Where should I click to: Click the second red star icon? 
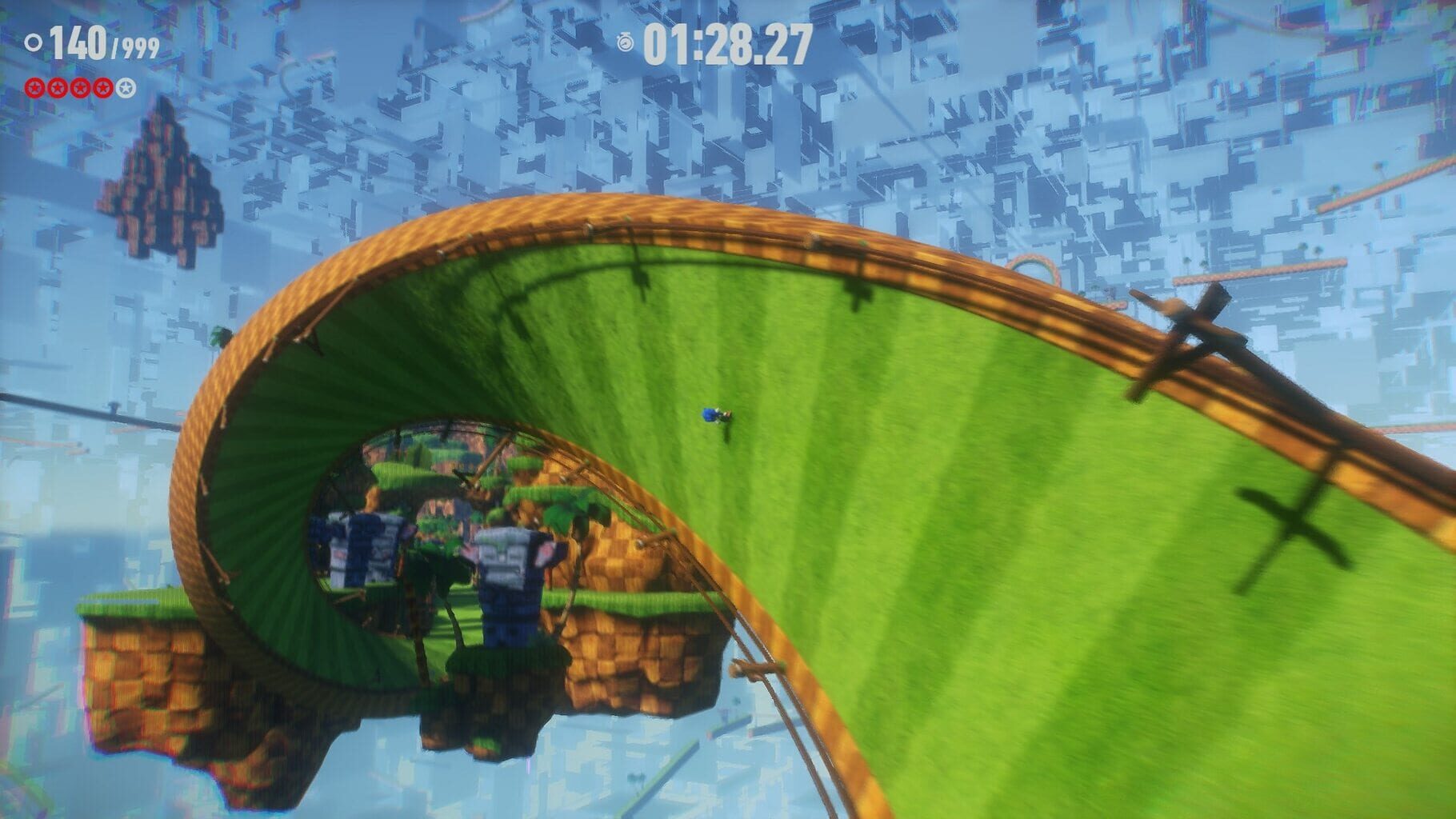click(x=56, y=88)
